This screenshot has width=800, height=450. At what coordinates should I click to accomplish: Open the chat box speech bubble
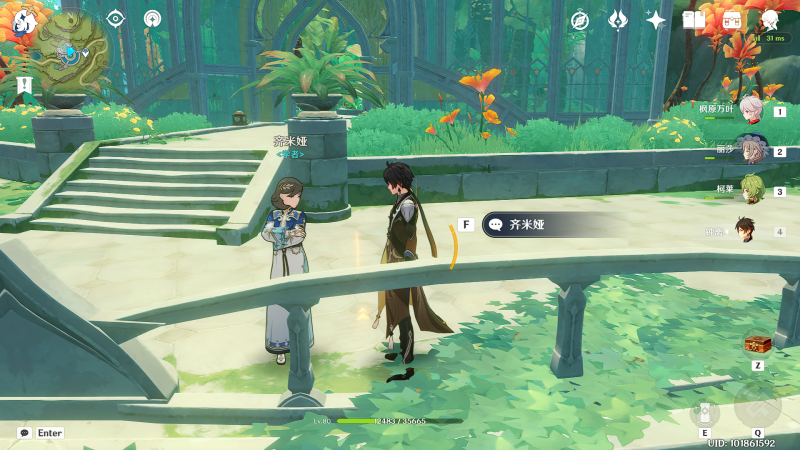pos(24,433)
